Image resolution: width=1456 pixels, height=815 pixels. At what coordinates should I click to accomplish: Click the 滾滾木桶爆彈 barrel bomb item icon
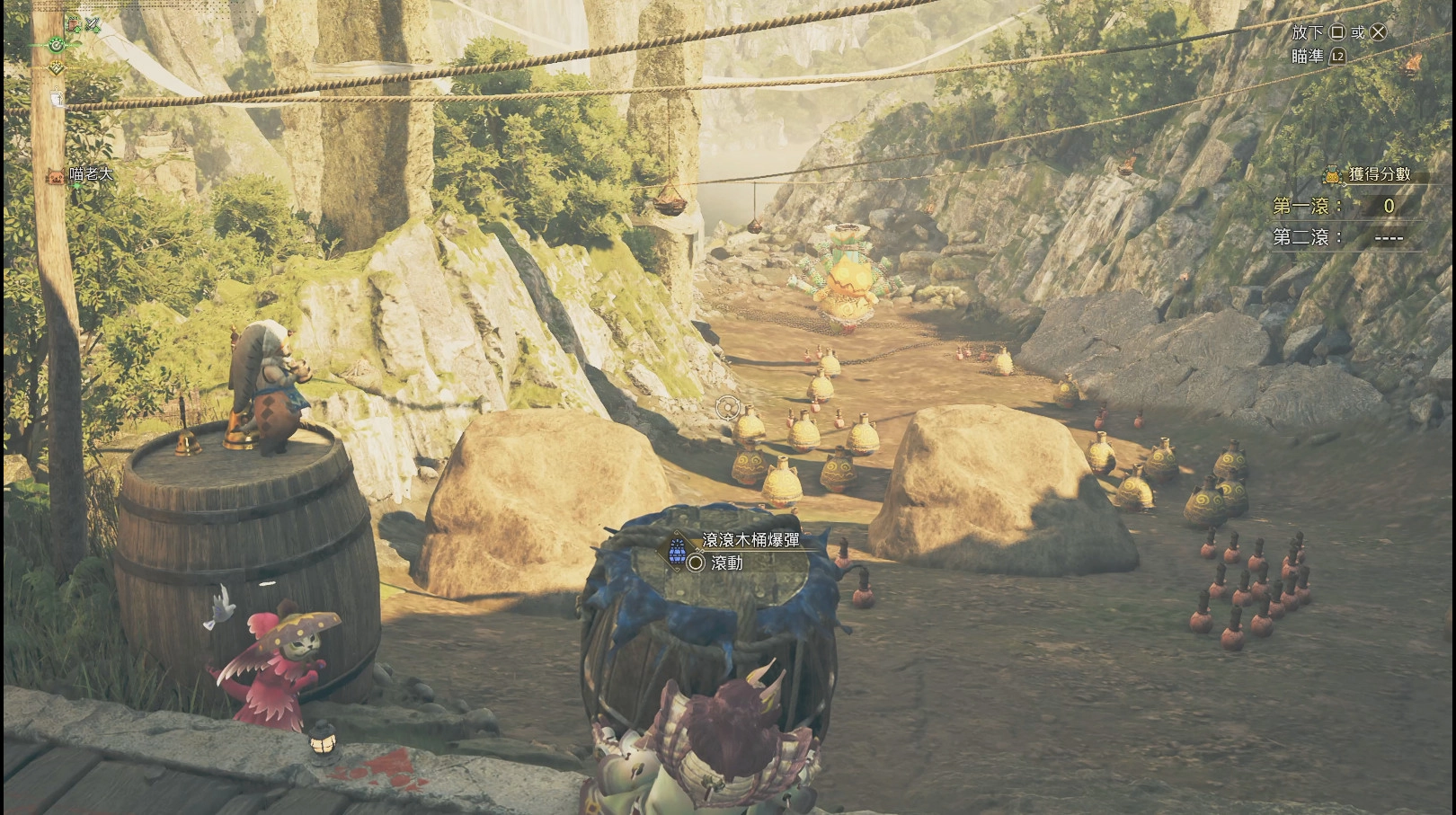coord(677,550)
